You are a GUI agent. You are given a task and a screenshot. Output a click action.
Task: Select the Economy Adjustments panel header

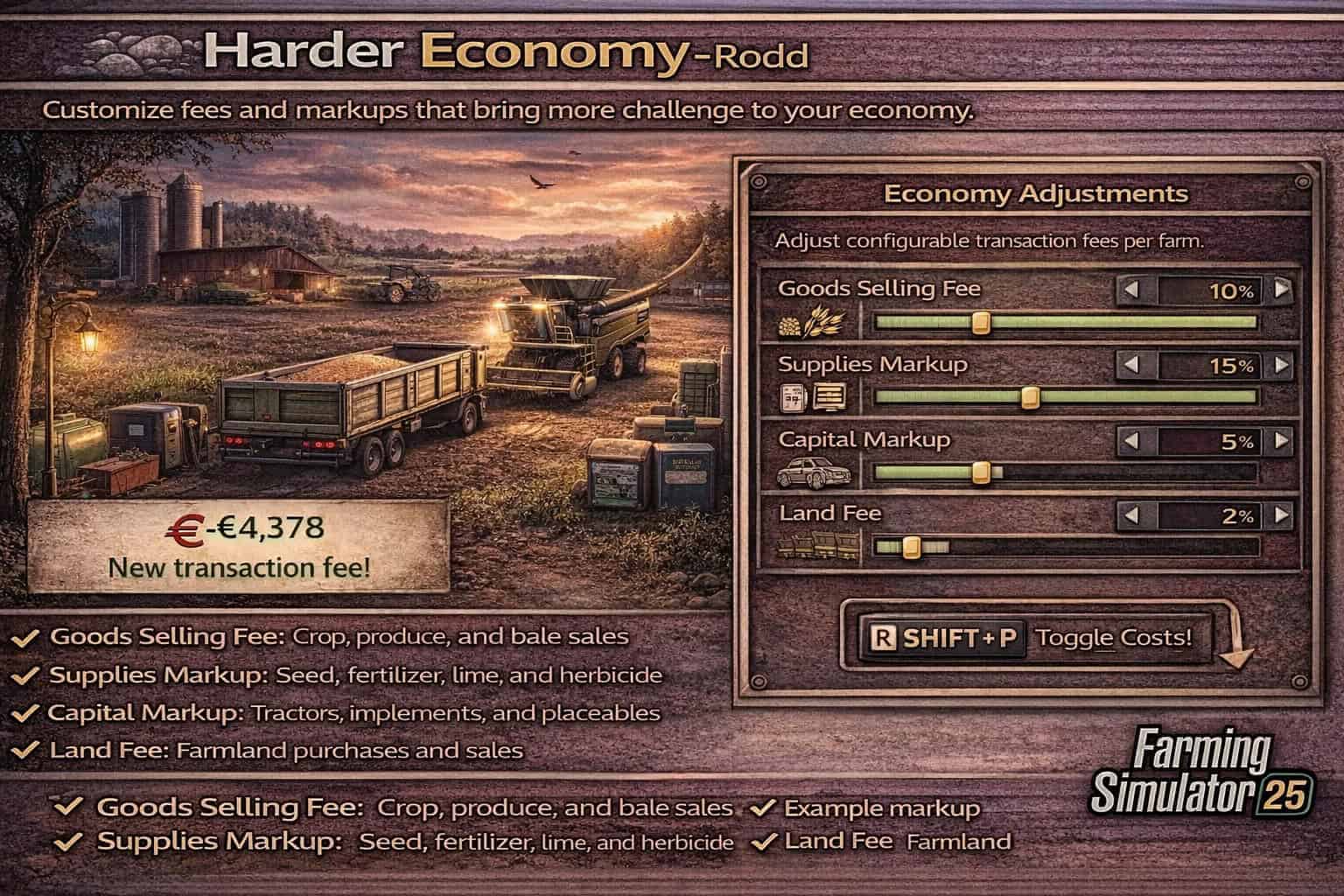(x=1039, y=193)
